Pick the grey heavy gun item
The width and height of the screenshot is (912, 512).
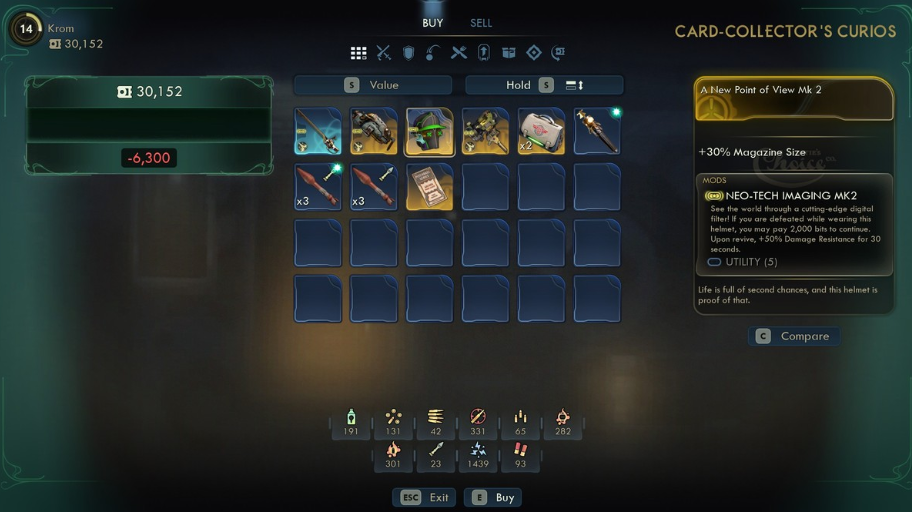click(374, 132)
